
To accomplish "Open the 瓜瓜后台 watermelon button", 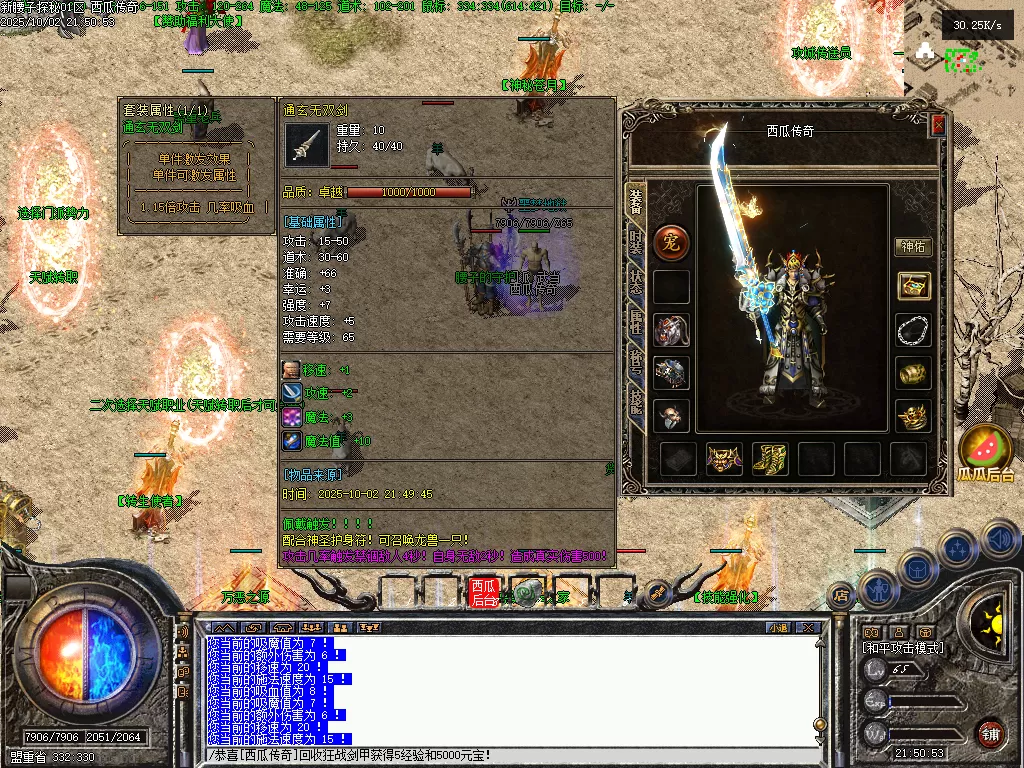I will 984,450.
